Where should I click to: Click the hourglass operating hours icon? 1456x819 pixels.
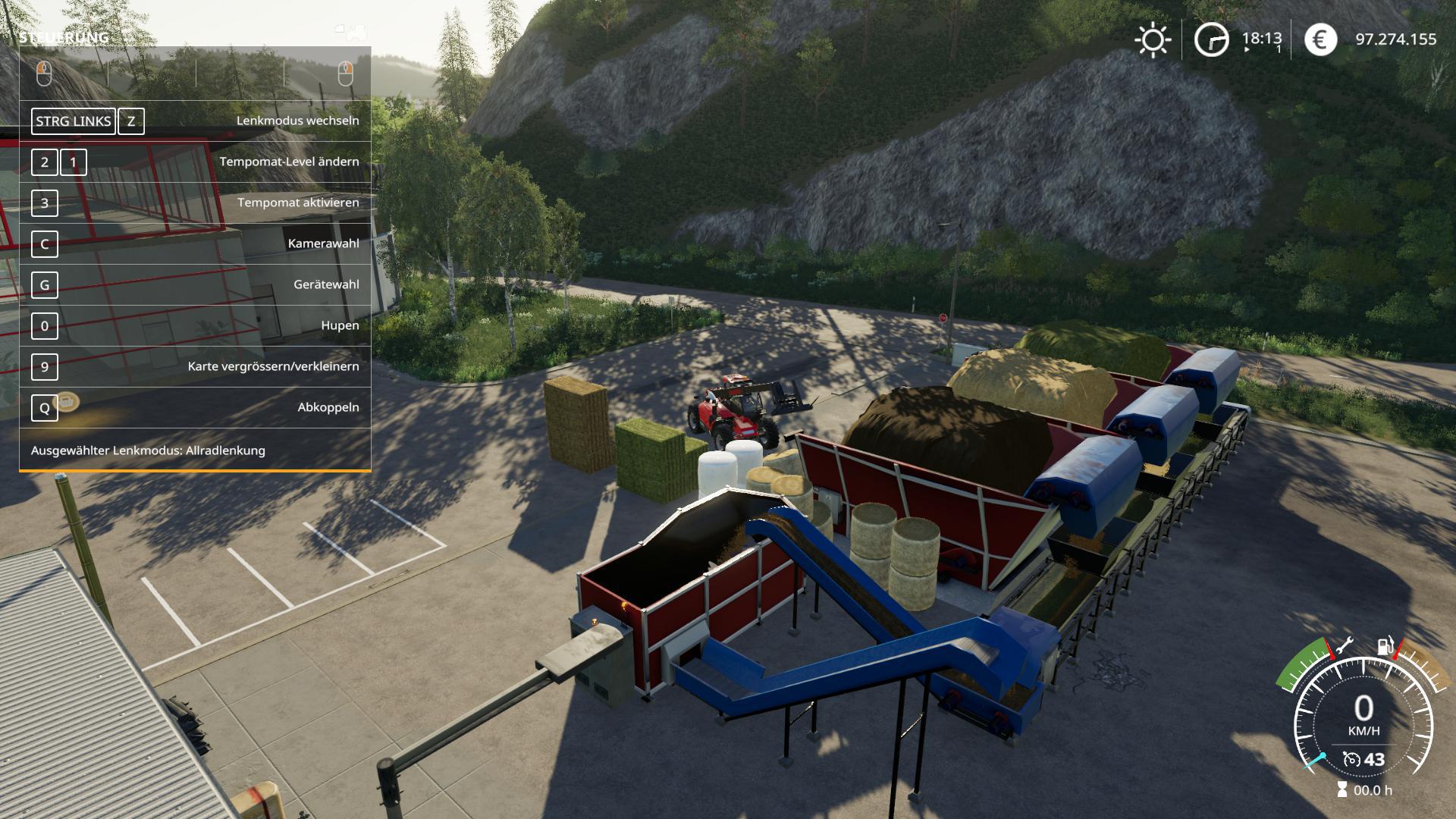tap(1342, 790)
